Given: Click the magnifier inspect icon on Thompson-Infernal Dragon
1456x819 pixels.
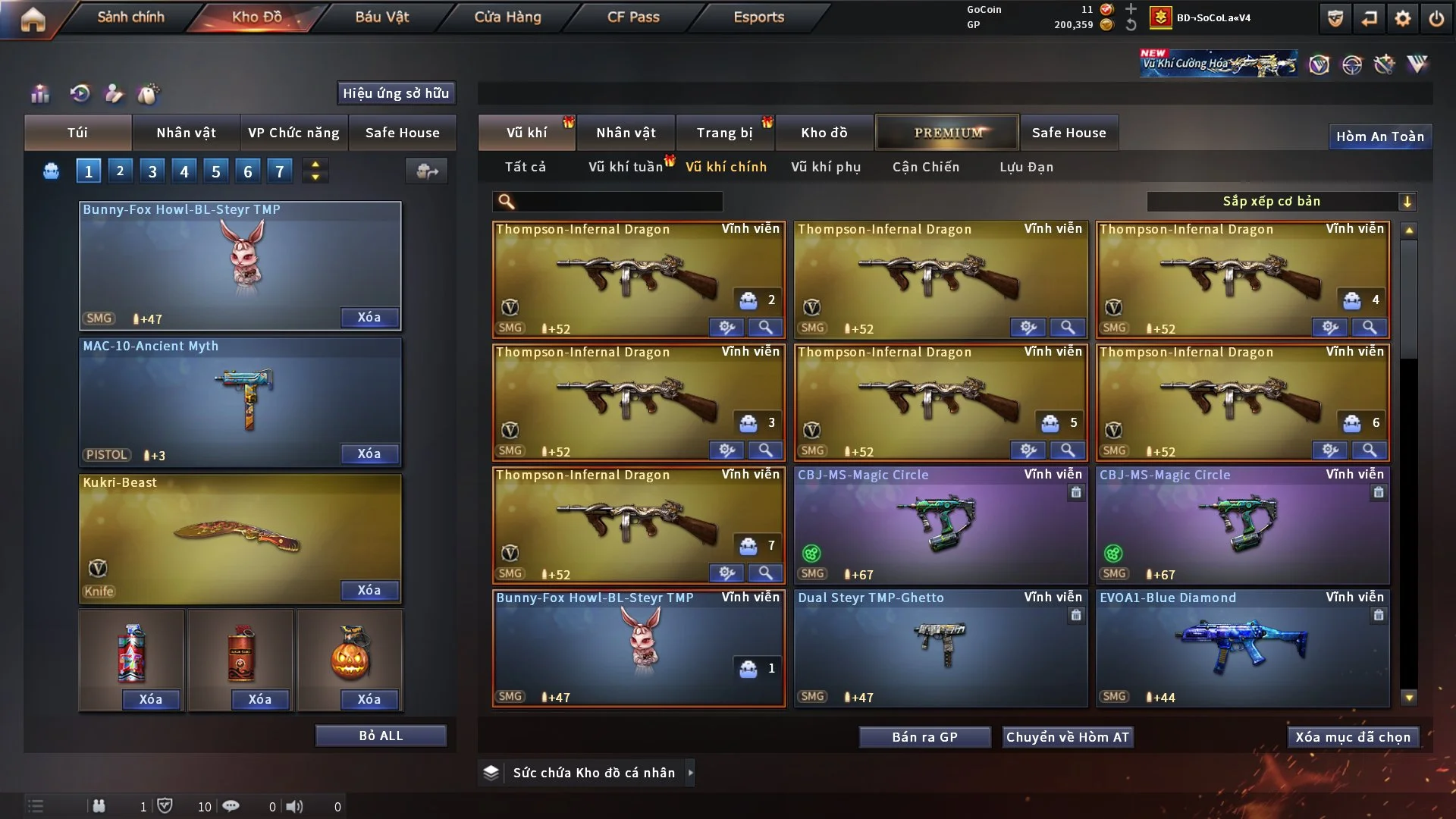Looking at the screenshot, I should coord(765,328).
